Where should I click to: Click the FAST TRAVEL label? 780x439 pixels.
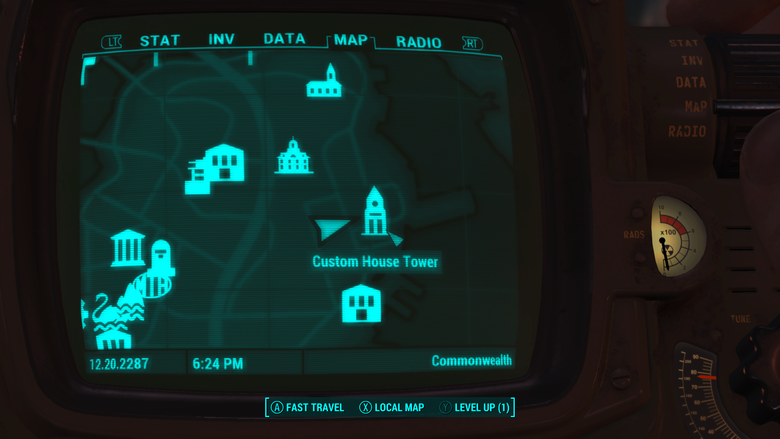click(313, 408)
